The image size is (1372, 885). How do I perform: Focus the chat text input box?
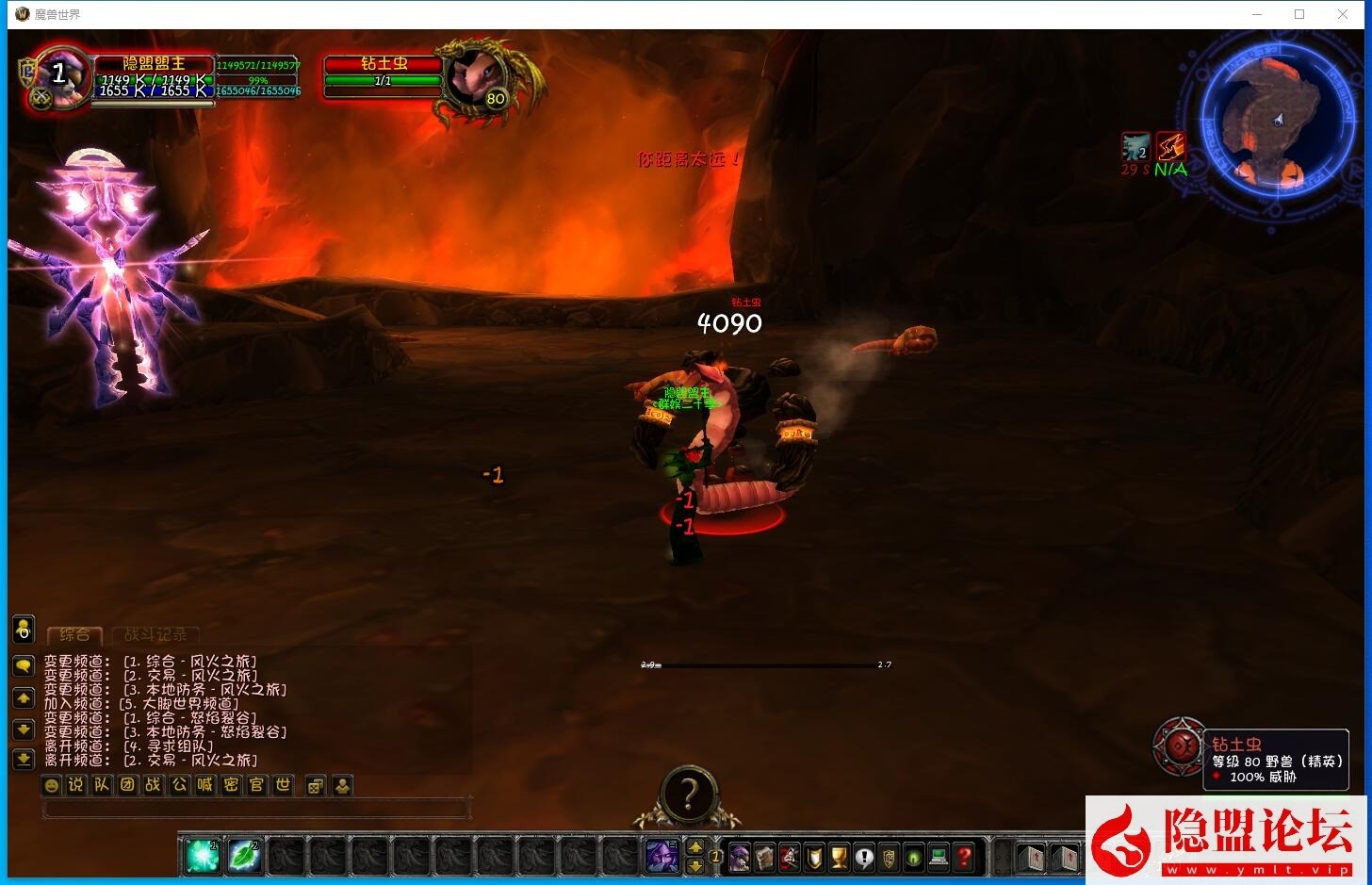point(256,809)
